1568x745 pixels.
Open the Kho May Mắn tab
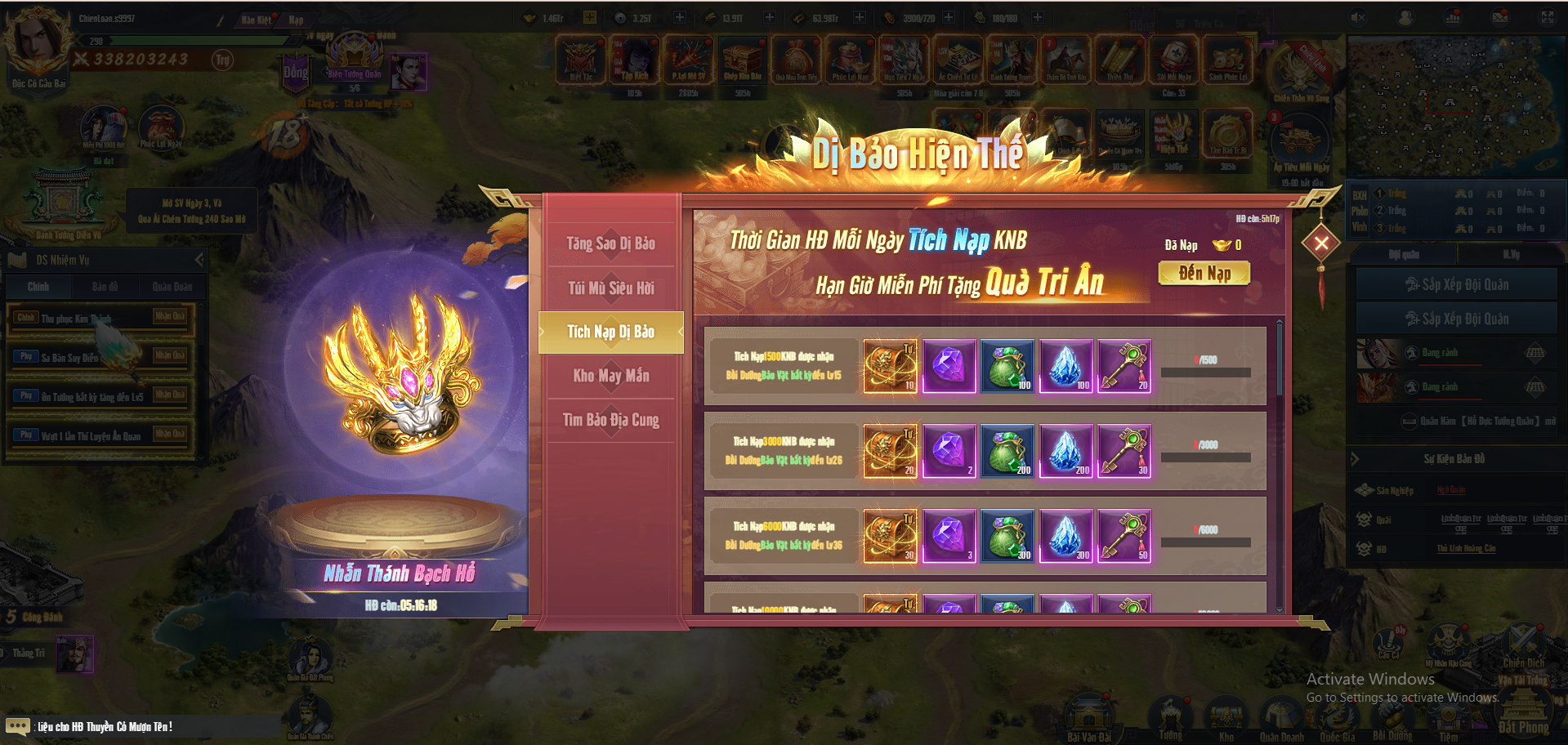[x=610, y=376]
